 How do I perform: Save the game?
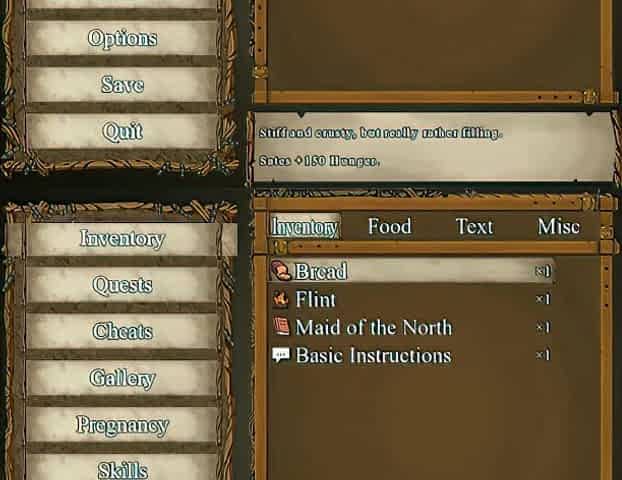coord(122,85)
